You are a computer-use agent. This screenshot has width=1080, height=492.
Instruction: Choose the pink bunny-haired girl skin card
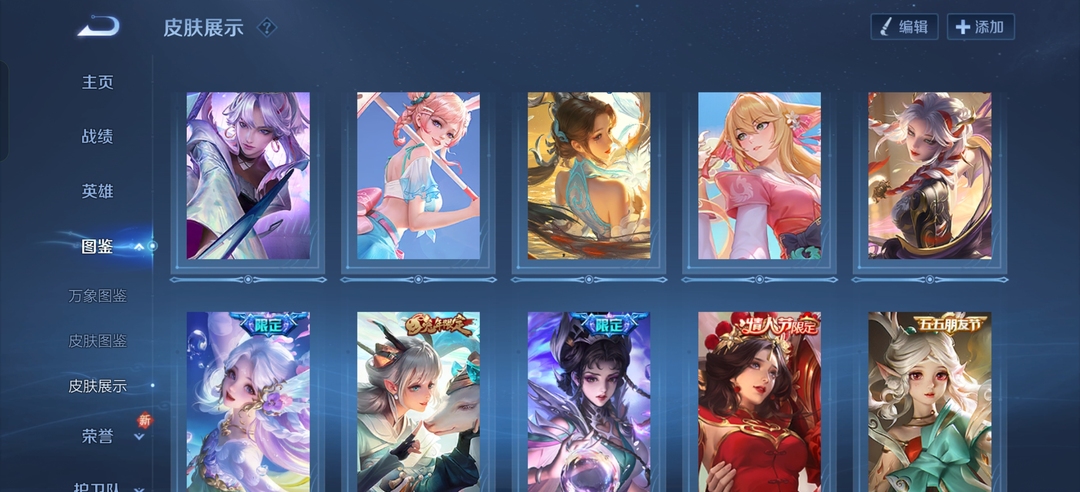point(418,176)
